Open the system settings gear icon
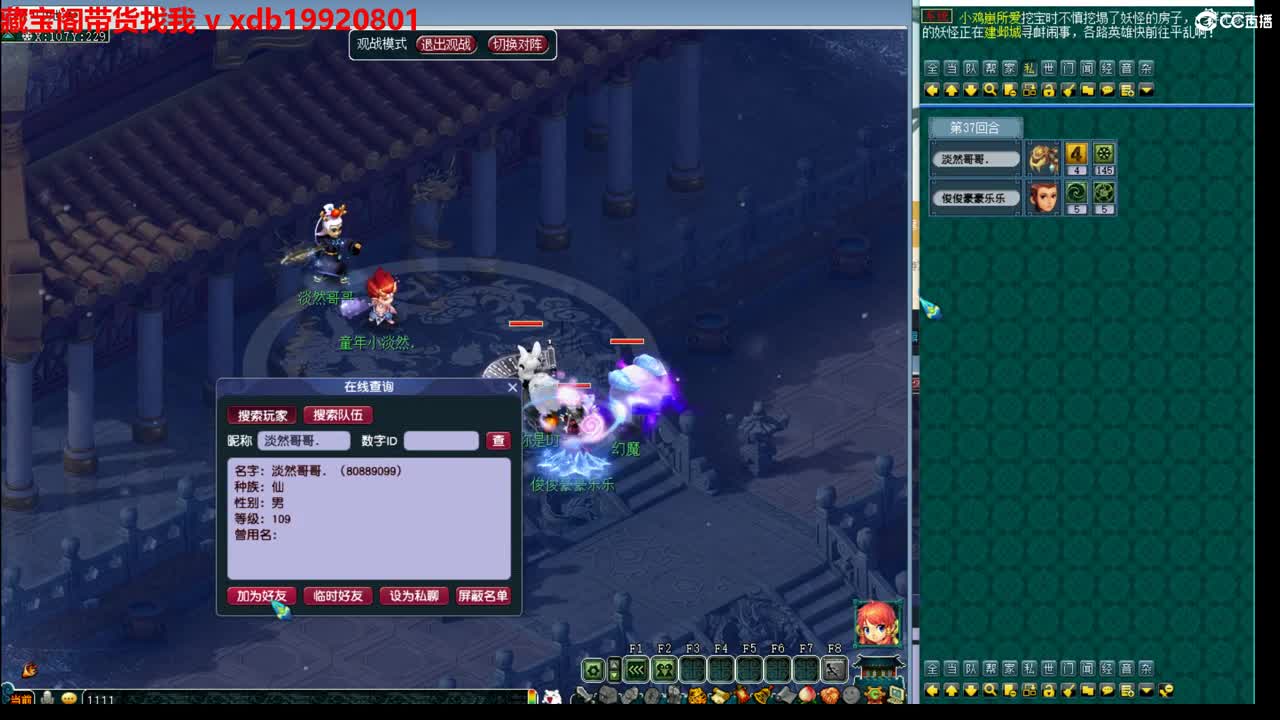Screen dimensions: 1280x720 click(x=594, y=668)
